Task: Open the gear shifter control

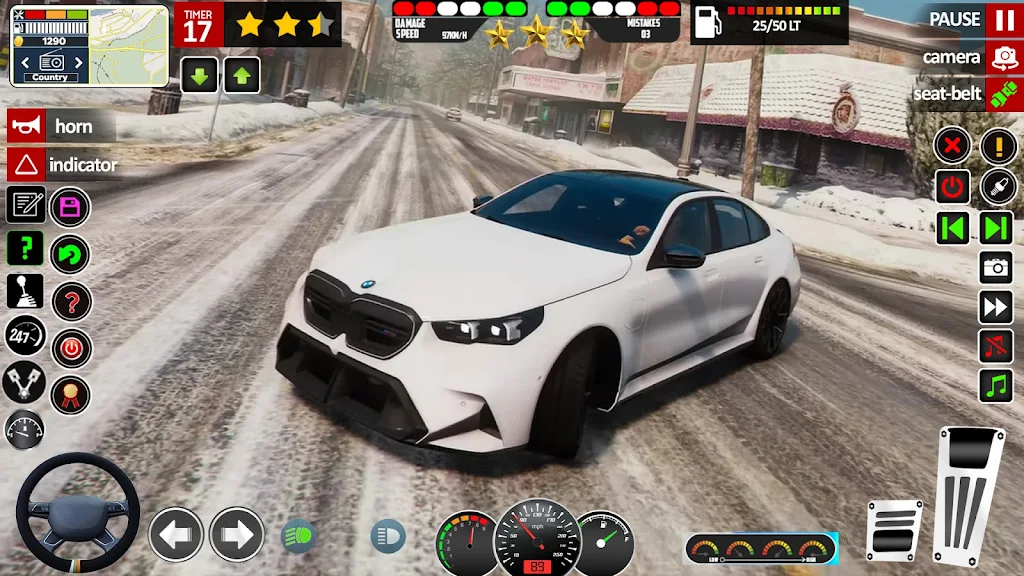Action: click(25, 291)
